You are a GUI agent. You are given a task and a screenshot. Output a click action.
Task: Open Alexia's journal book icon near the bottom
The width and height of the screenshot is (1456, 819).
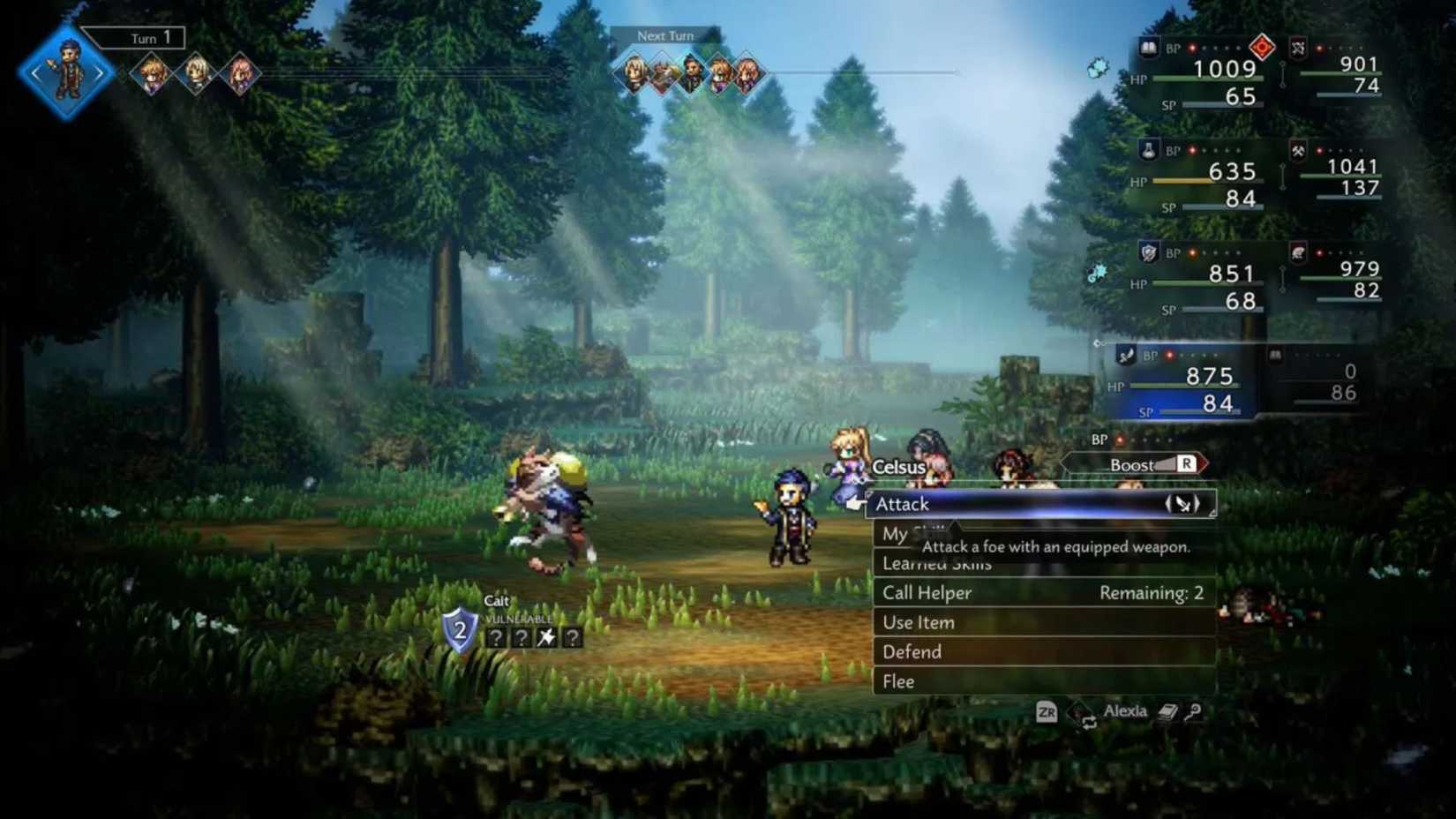coord(1167,711)
